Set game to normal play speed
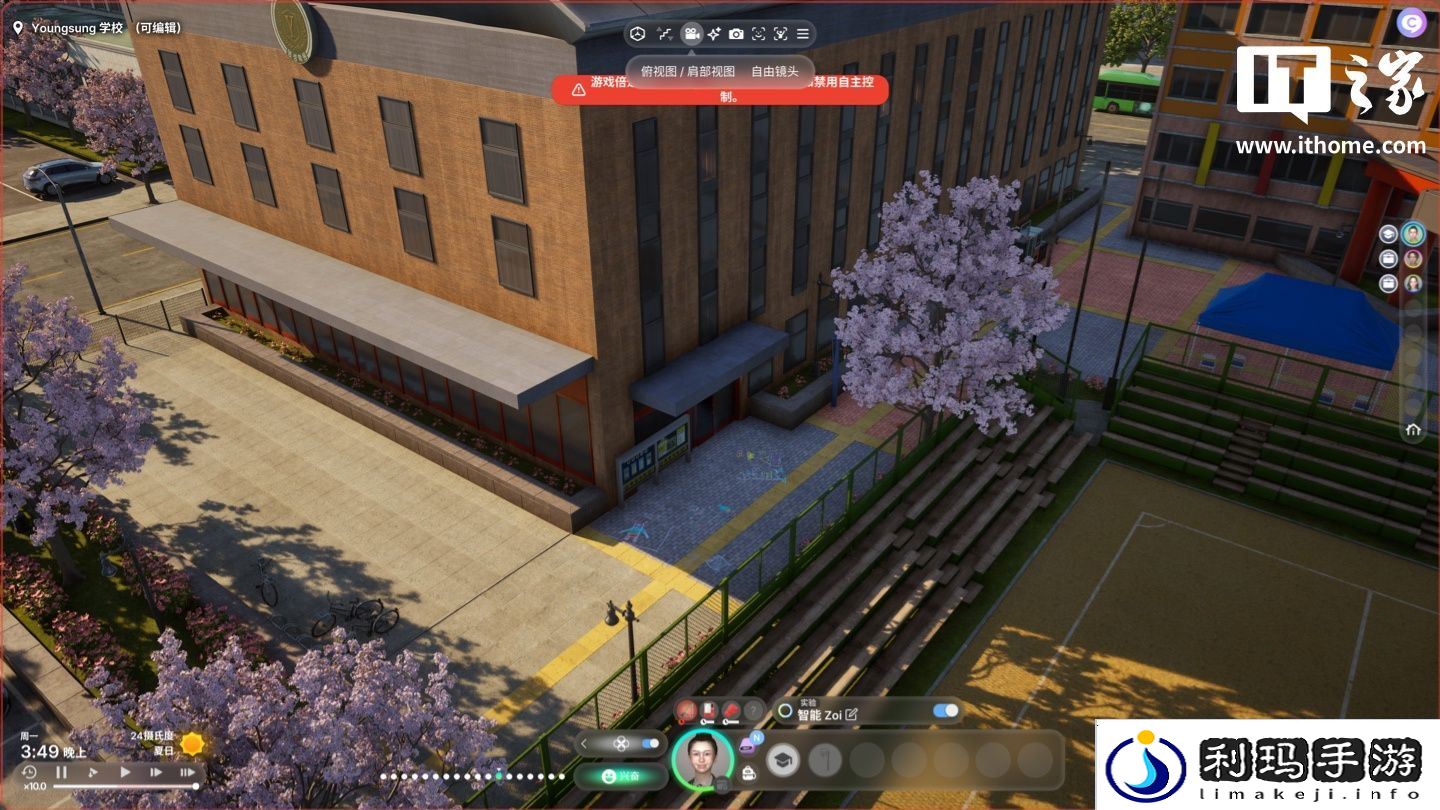 (125, 772)
